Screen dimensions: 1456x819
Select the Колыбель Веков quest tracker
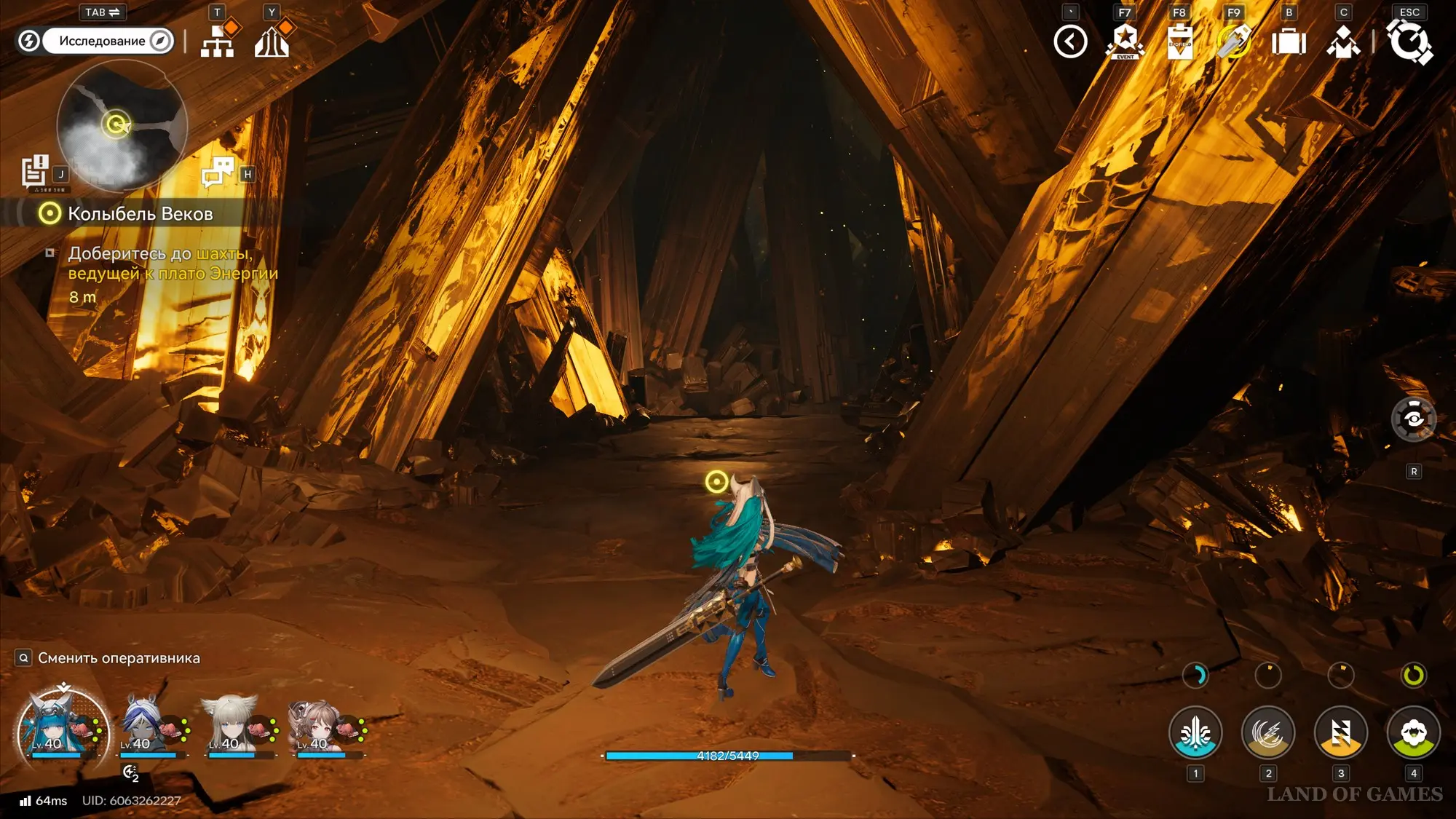140,214
